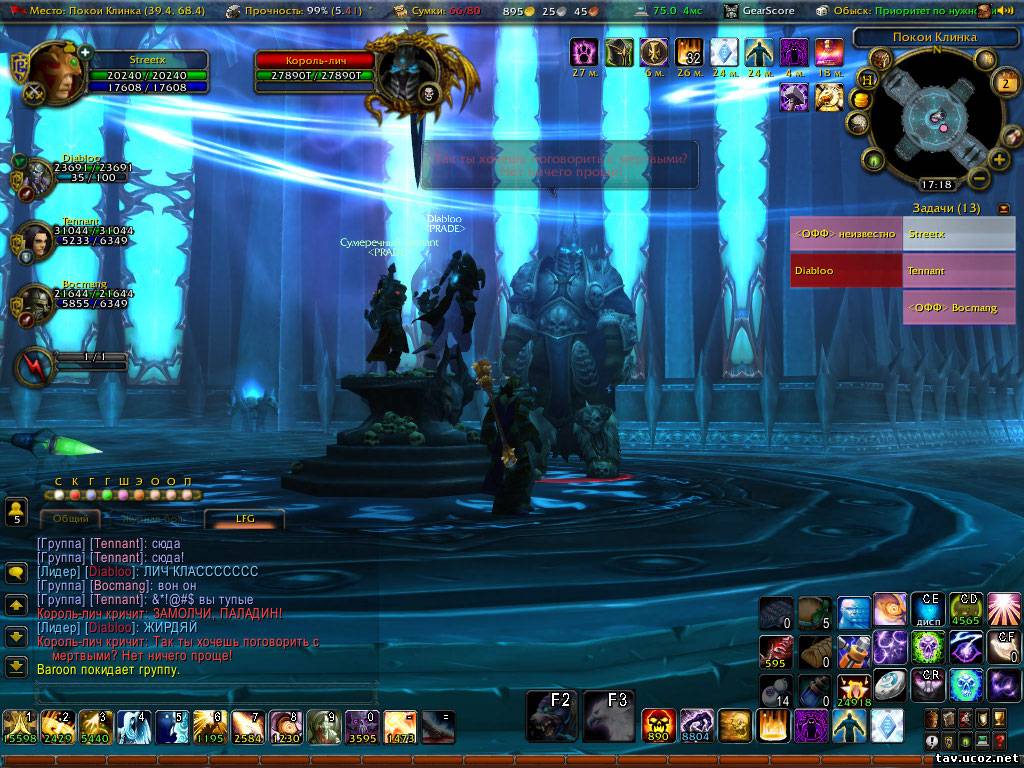1024x768 pixels.
Task: Click the Король-лич target frame
Action: (x=315, y=68)
